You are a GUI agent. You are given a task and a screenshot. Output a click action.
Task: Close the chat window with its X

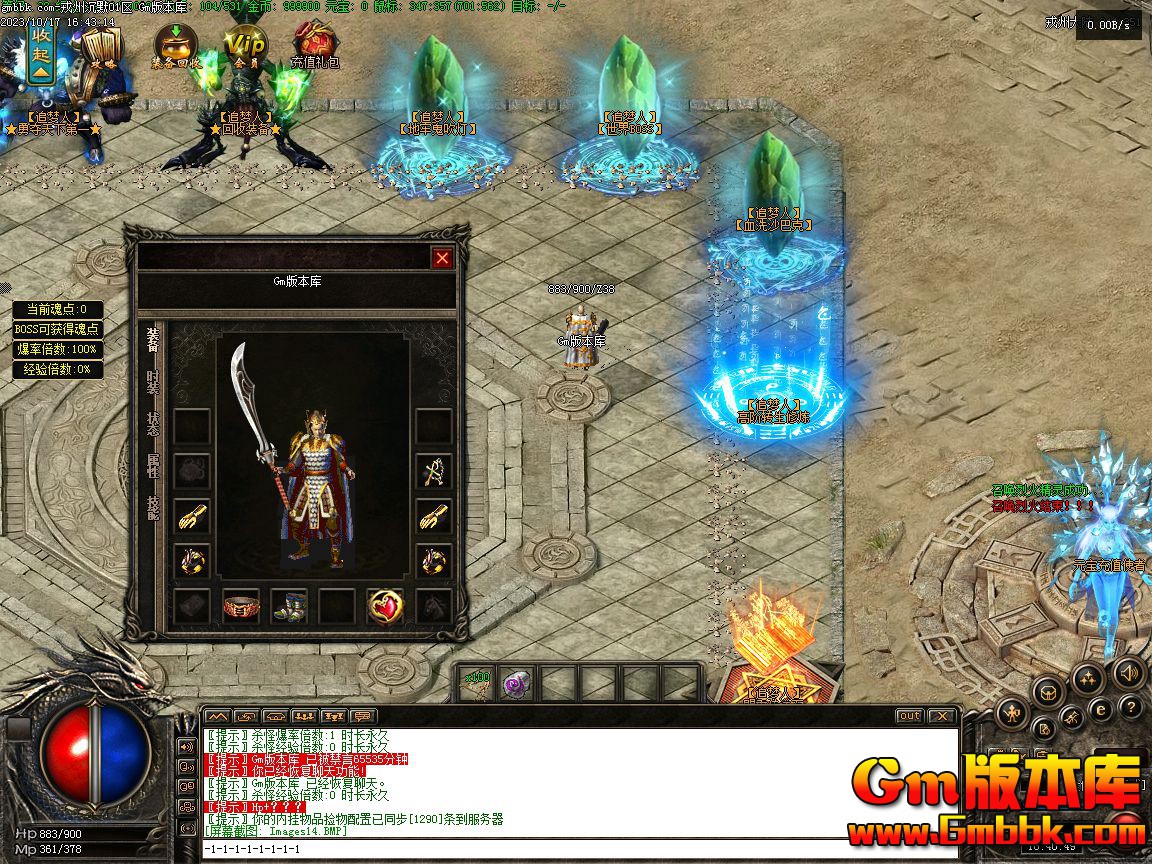pos(941,716)
